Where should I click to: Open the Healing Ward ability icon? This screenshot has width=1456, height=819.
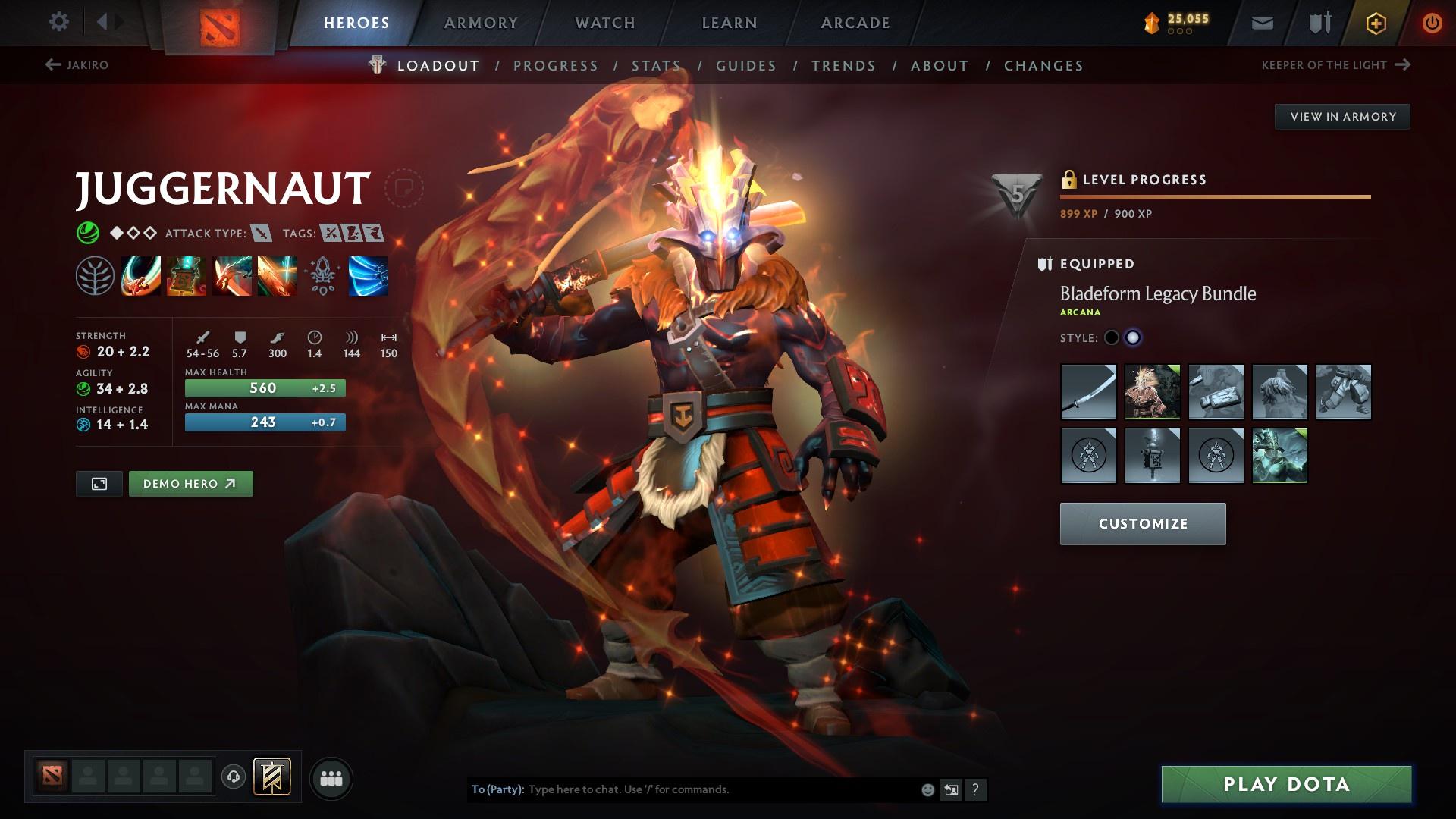coord(186,277)
